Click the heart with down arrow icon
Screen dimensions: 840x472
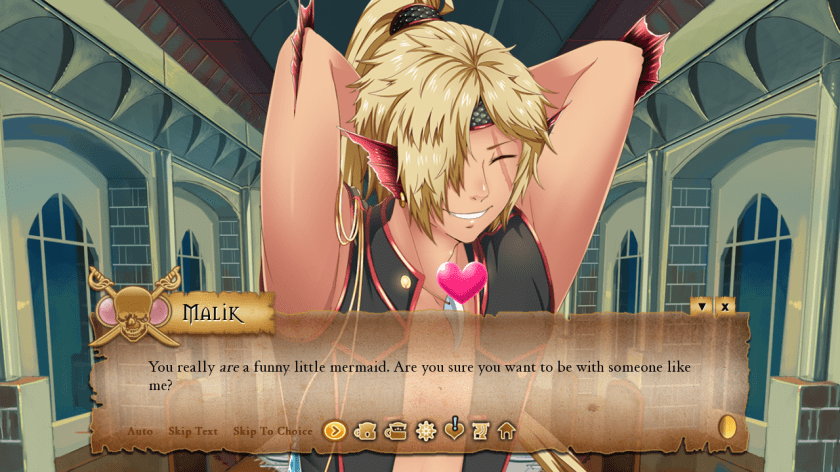point(454,429)
